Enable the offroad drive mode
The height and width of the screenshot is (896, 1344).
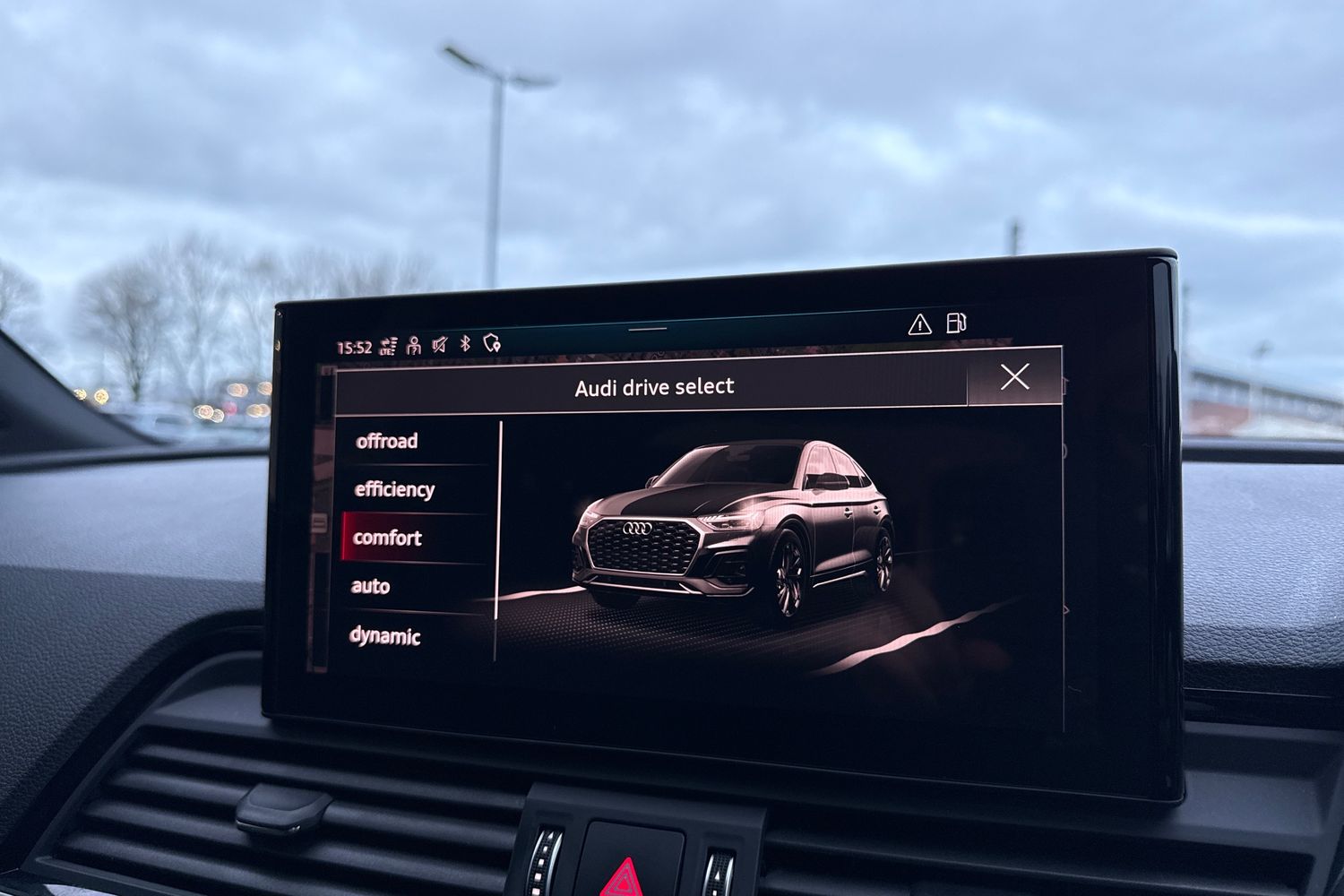pyautogui.click(x=389, y=440)
